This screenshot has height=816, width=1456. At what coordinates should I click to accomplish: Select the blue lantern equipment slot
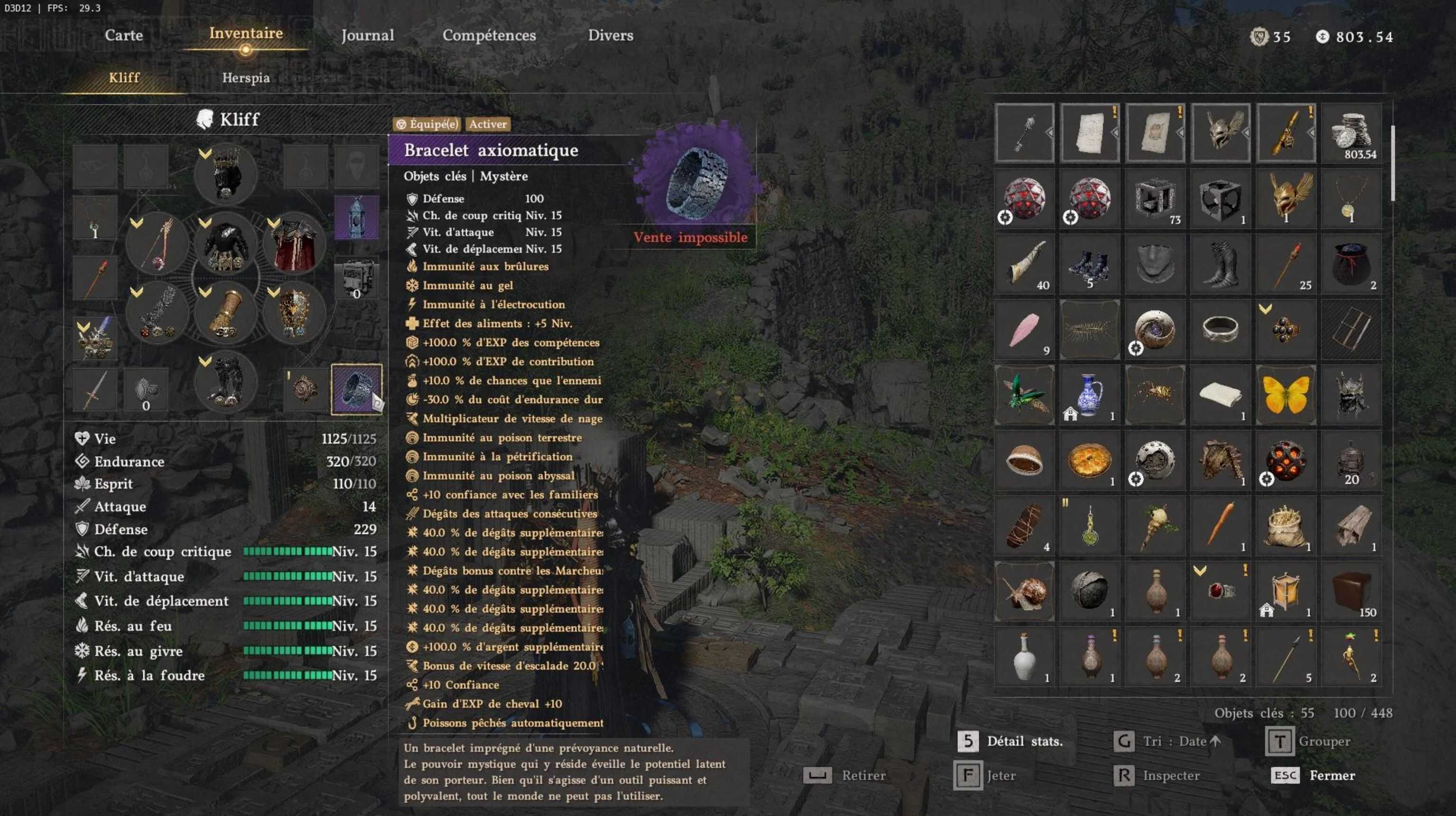pyautogui.click(x=356, y=217)
